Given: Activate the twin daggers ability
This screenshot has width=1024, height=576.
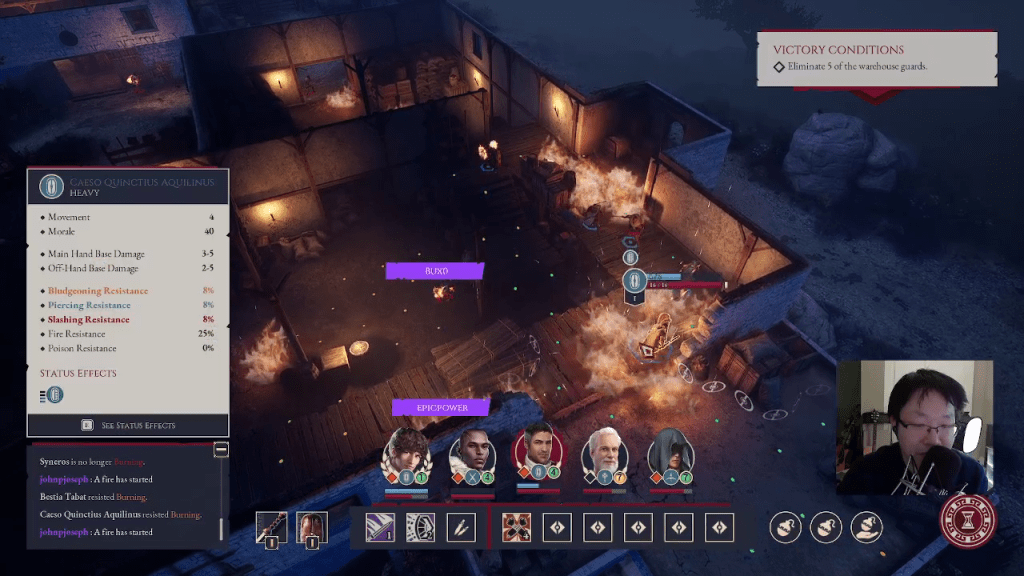Looking at the screenshot, I should (x=461, y=527).
